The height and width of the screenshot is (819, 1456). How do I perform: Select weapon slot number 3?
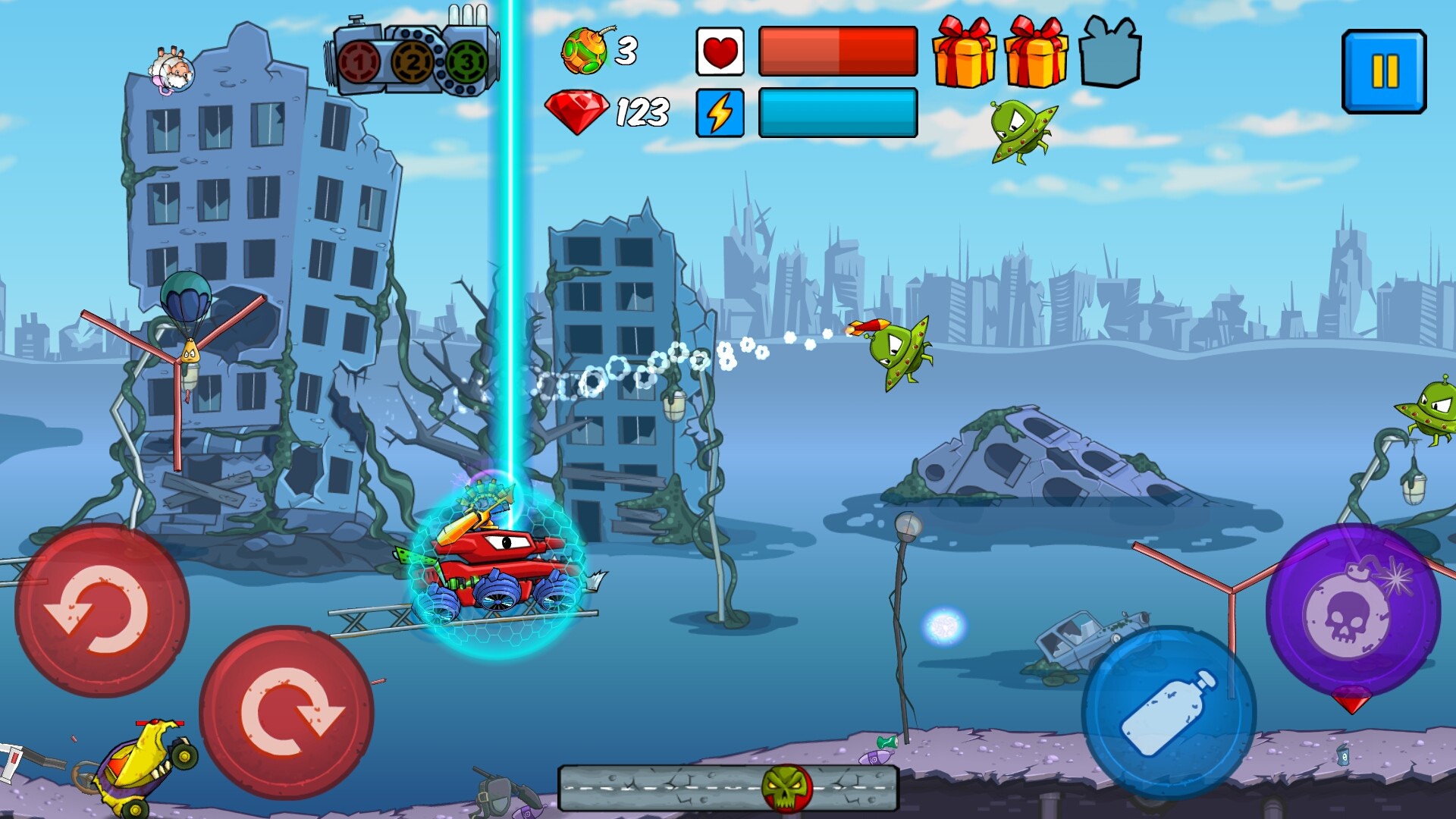(466, 62)
